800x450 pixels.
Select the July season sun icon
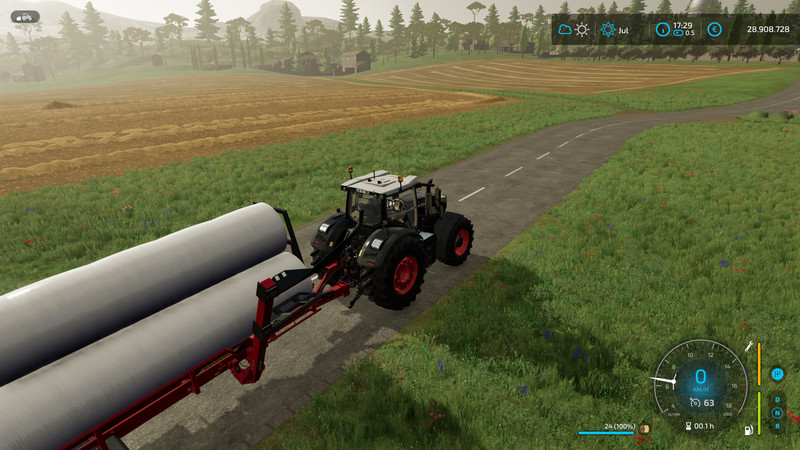coord(608,29)
